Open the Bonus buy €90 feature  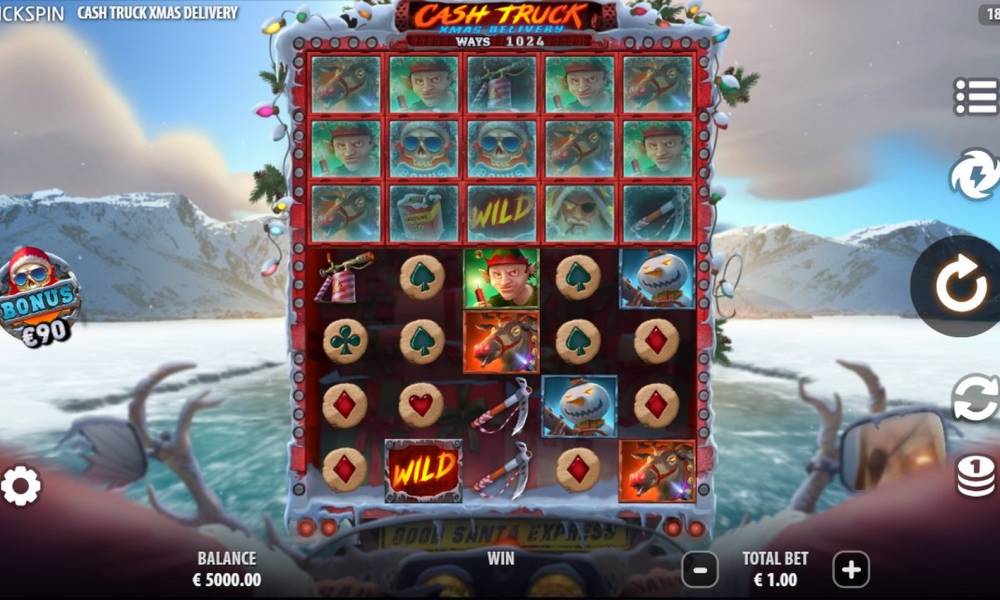40,297
